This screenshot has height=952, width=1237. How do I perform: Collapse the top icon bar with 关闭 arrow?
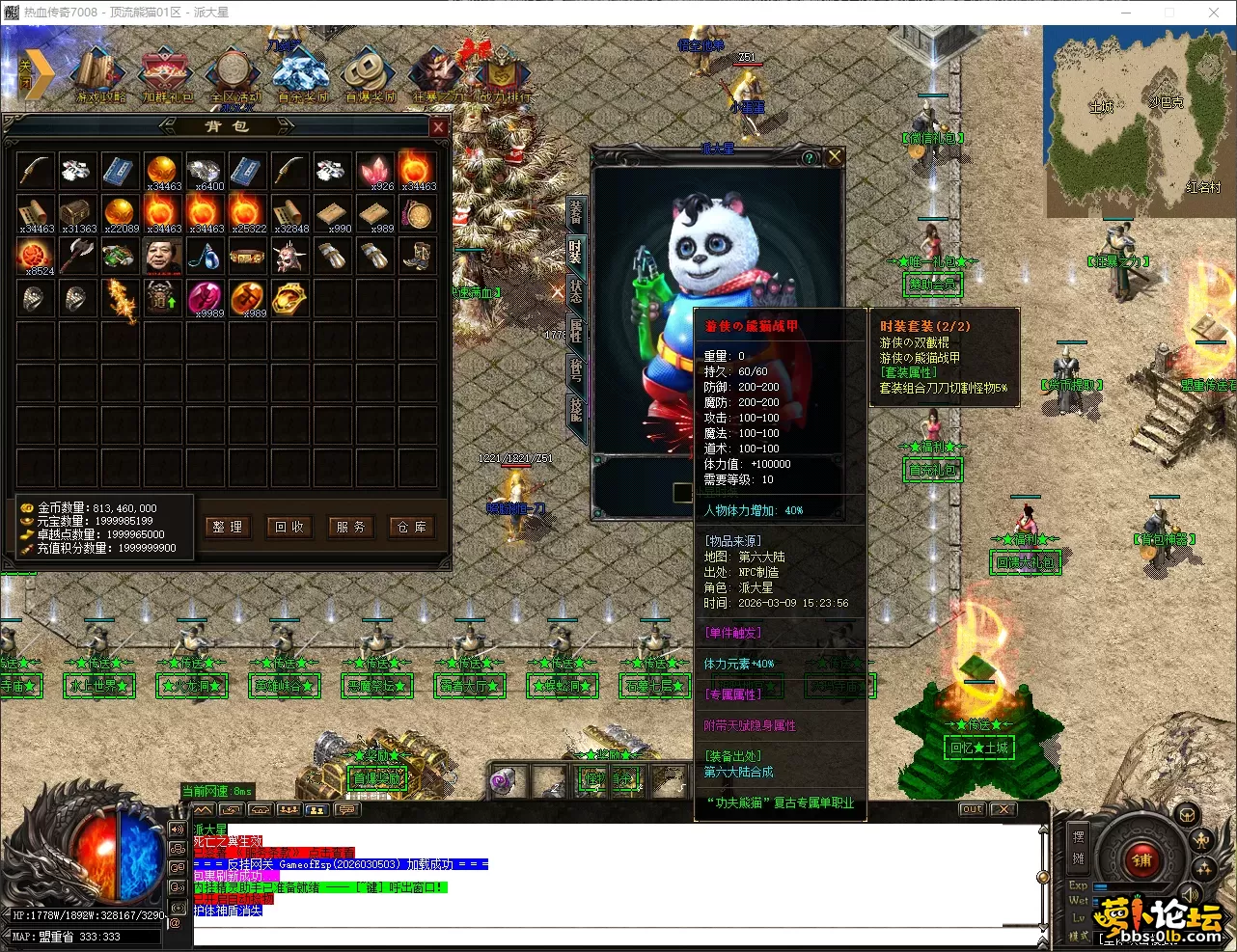coord(33,73)
